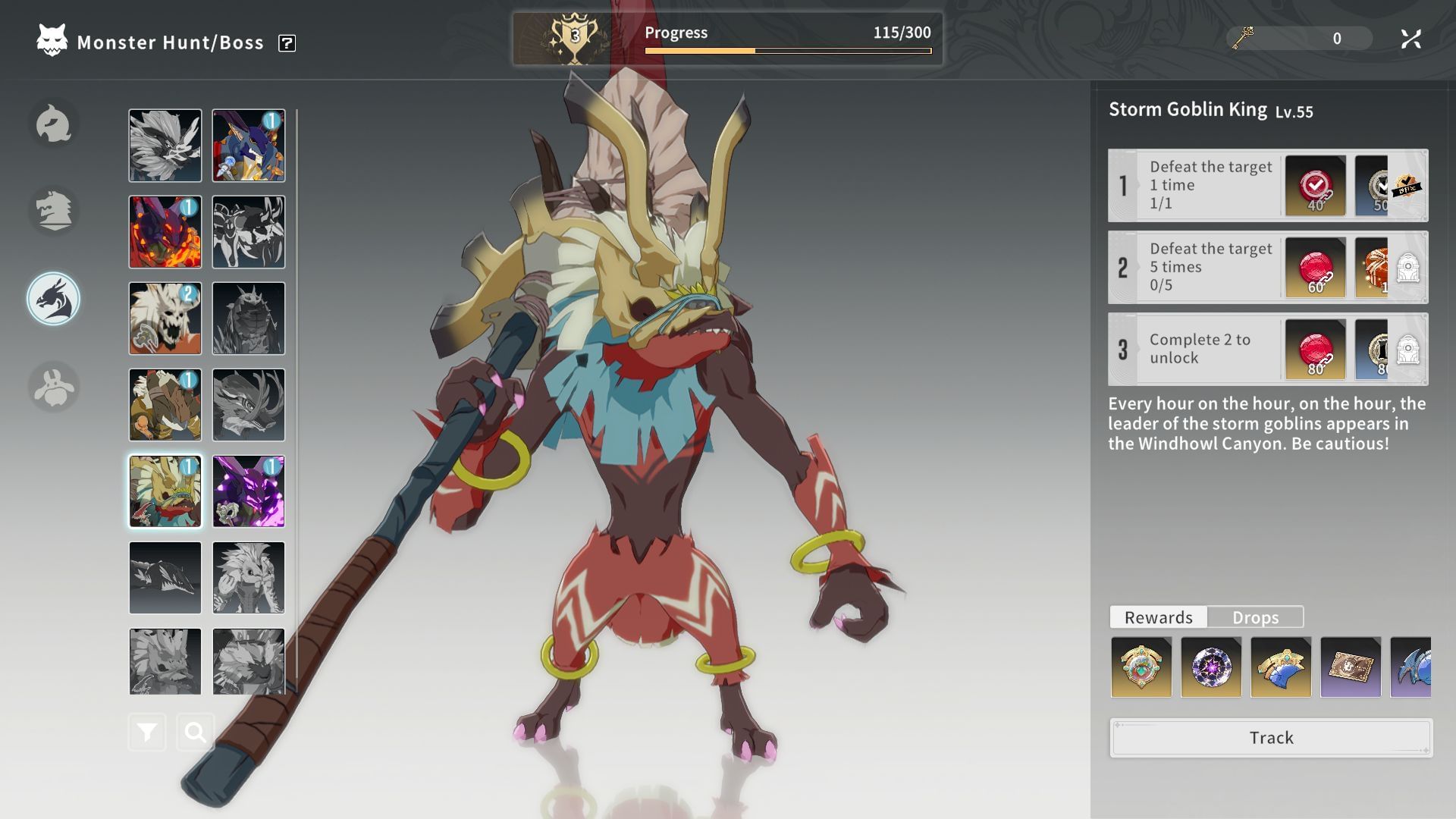
Task: Click the magnifying glass search button
Action: [x=195, y=733]
